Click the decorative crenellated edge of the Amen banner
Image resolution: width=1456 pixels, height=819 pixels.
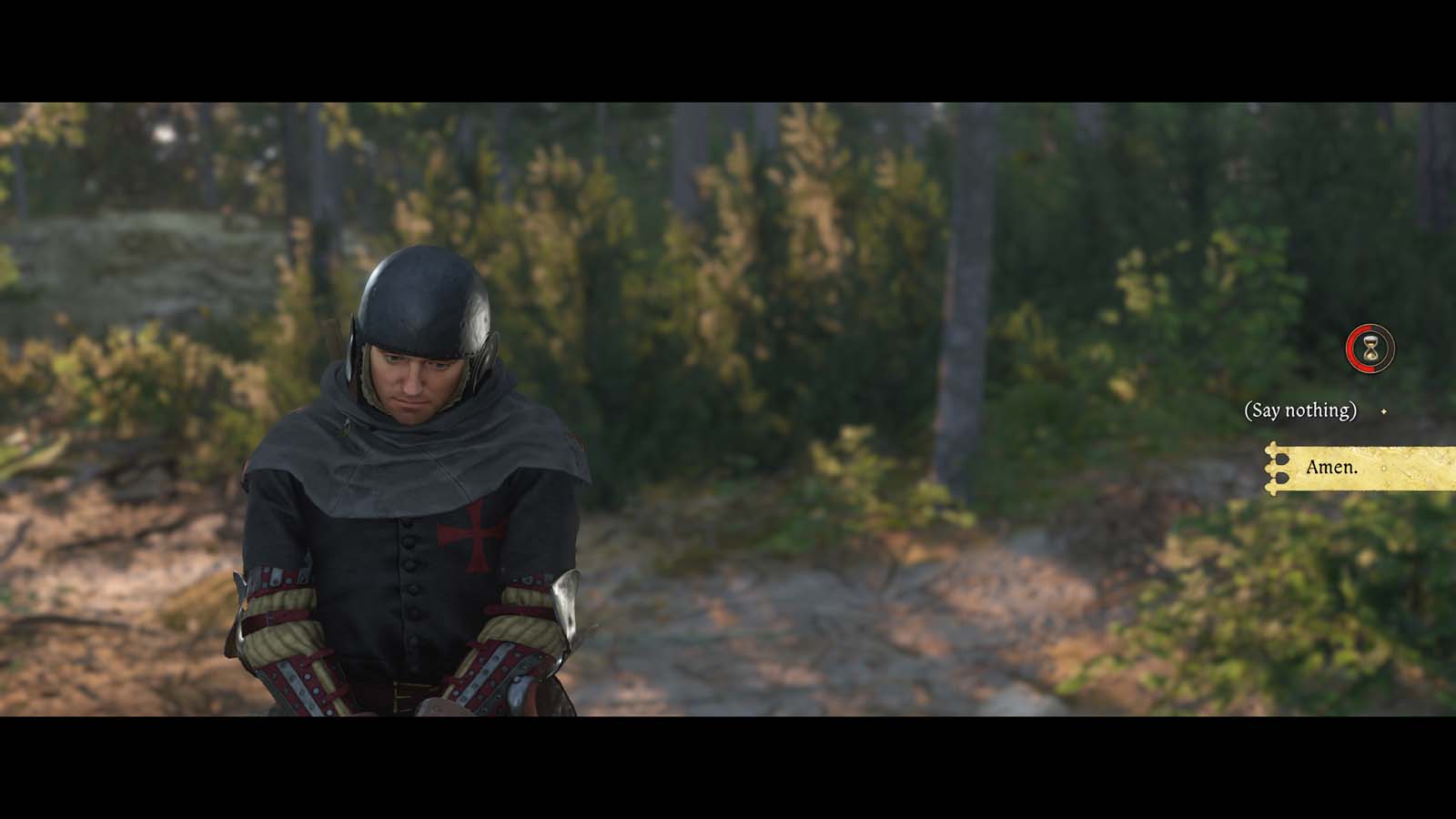[1278, 467]
